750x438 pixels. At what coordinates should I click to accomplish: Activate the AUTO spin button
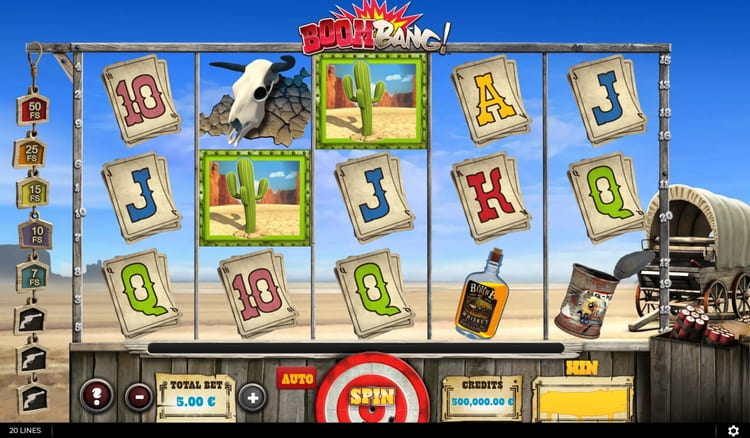point(296,379)
